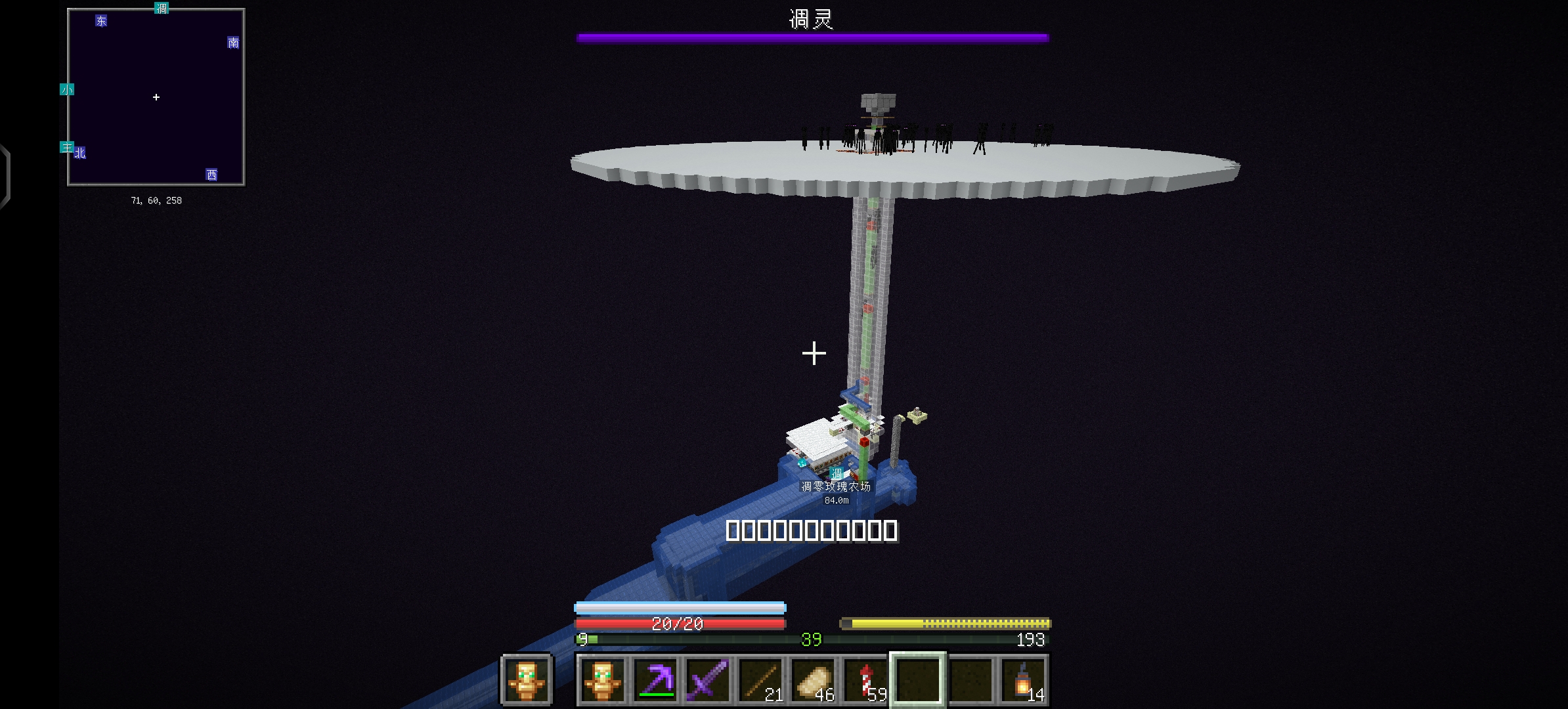The height and width of the screenshot is (709, 1568).
Task: Select the first hotbar totem of undying
Action: coord(602,679)
